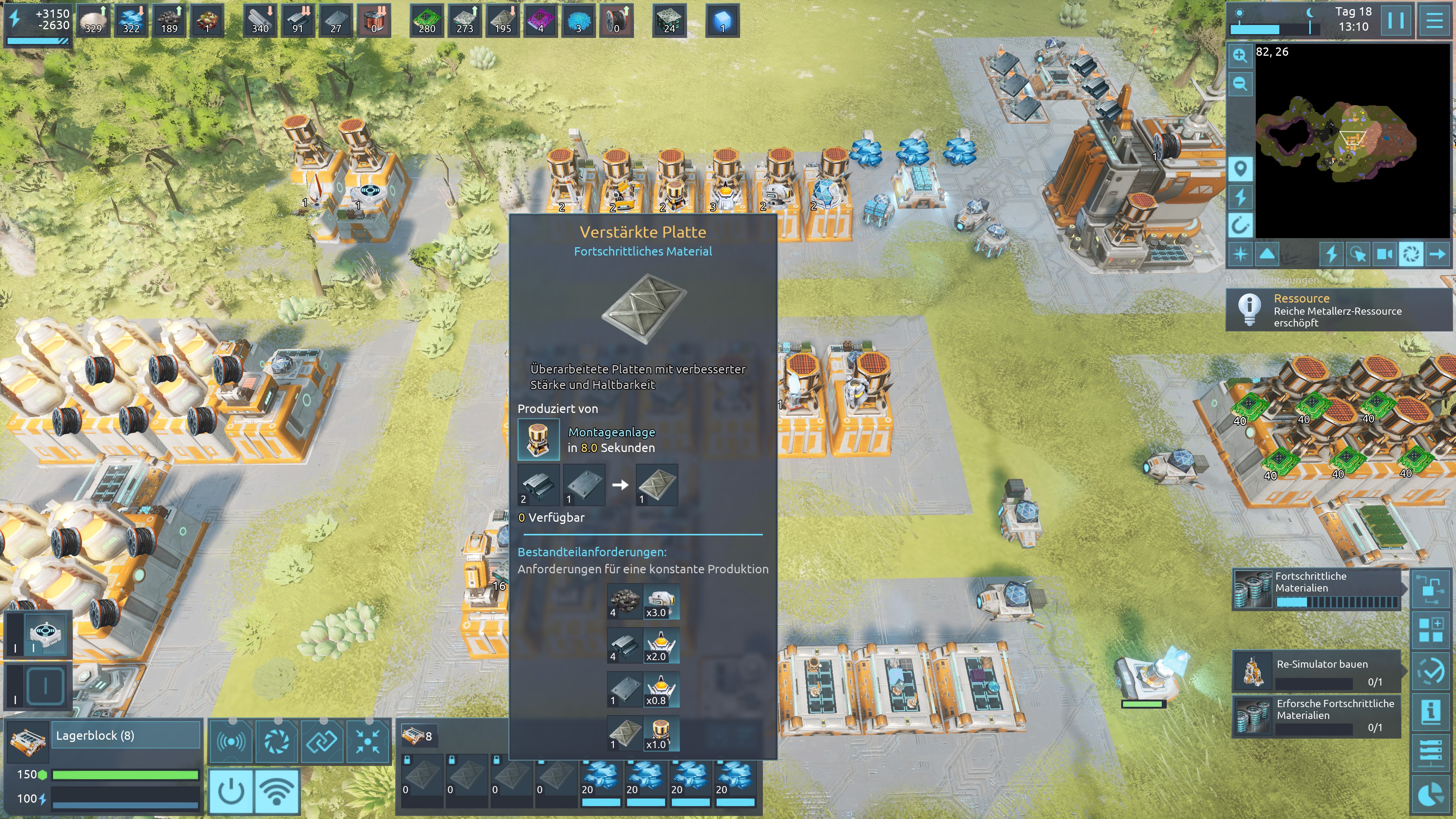Zoom out on the minimap
This screenshot has height=819, width=1456.
click(1240, 84)
